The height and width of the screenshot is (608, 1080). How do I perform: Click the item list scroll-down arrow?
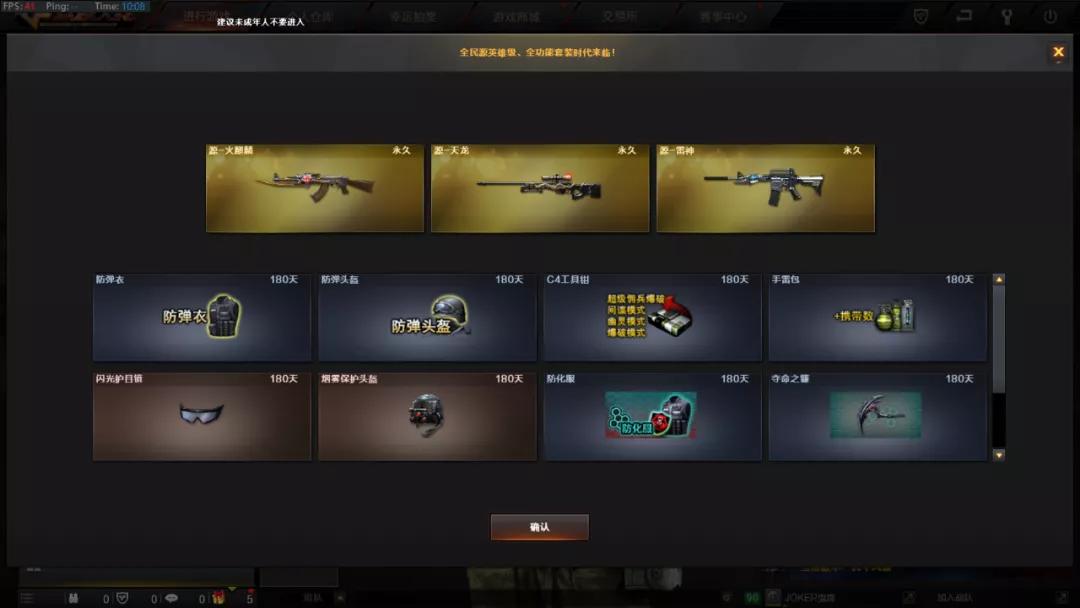998,455
